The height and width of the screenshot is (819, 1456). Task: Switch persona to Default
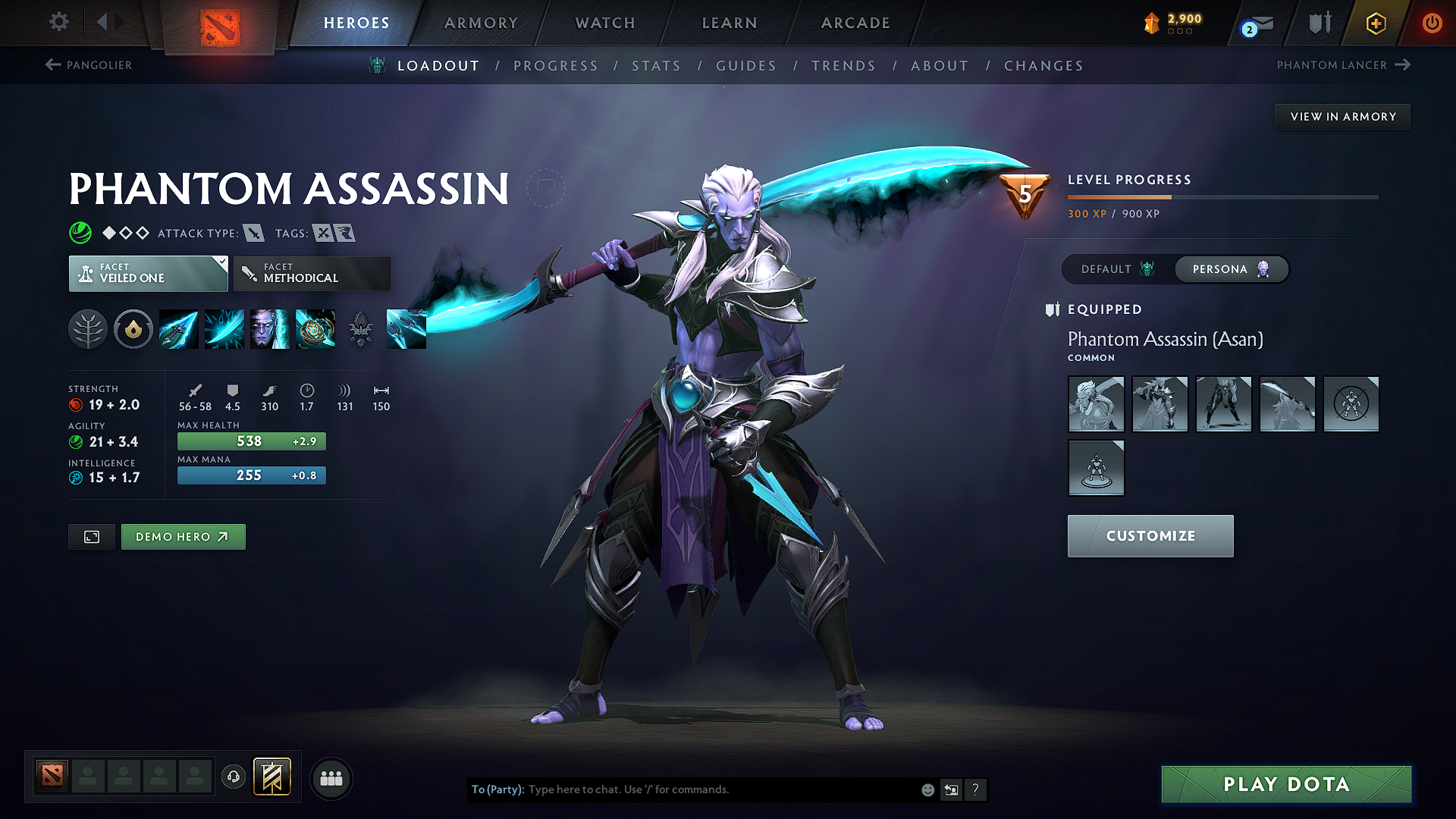(1113, 269)
